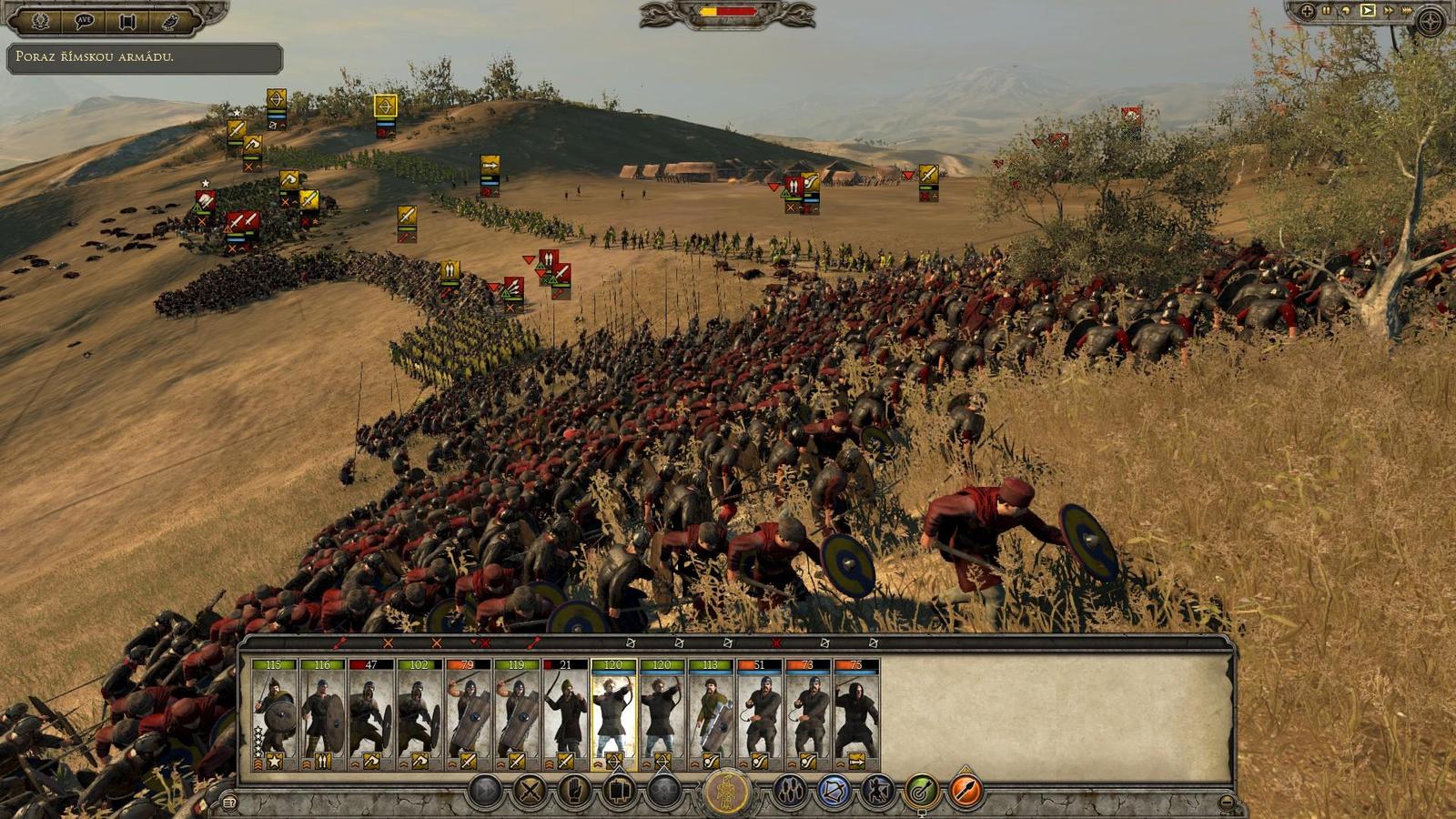Expand the minimap compass wheel top right
This screenshot has width=1456, height=819.
pos(1429,20)
